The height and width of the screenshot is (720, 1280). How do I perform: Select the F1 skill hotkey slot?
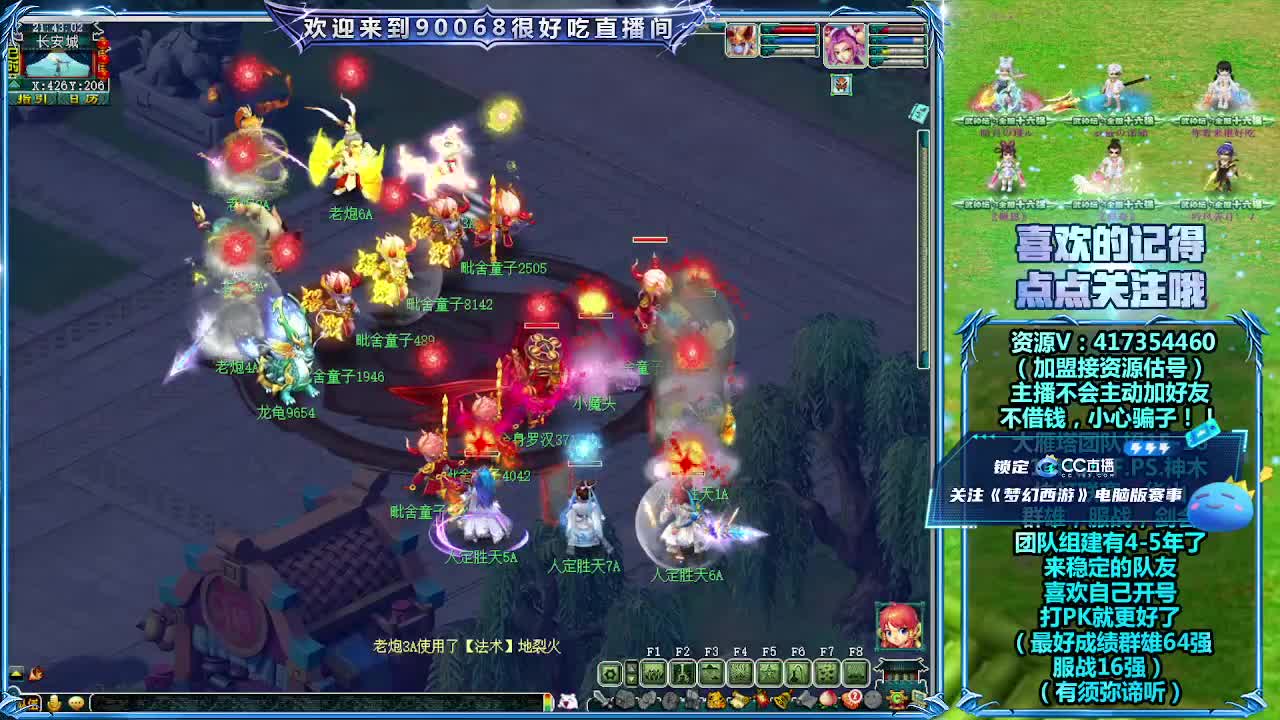tap(654, 674)
